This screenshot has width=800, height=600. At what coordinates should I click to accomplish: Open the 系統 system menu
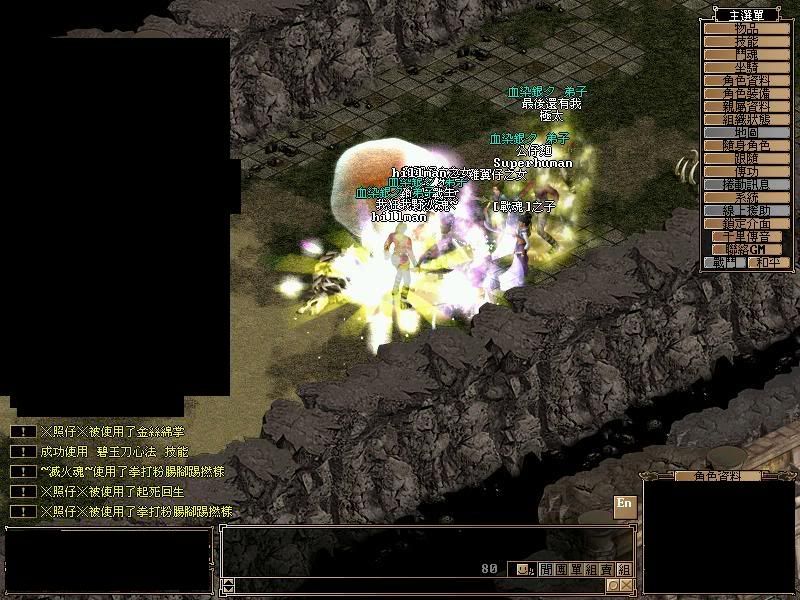747,197
